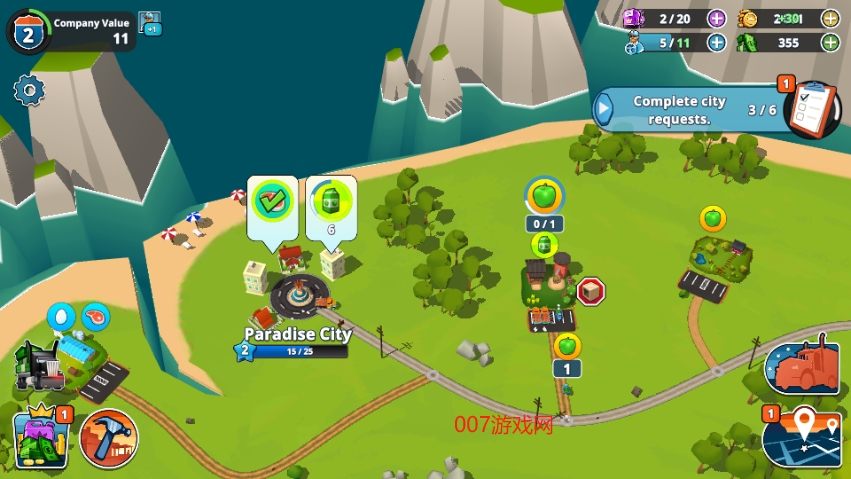Image resolution: width=851 pixels, height=479 pixels.
Task: Open the hammer build menu
Action: coord(109,438)
